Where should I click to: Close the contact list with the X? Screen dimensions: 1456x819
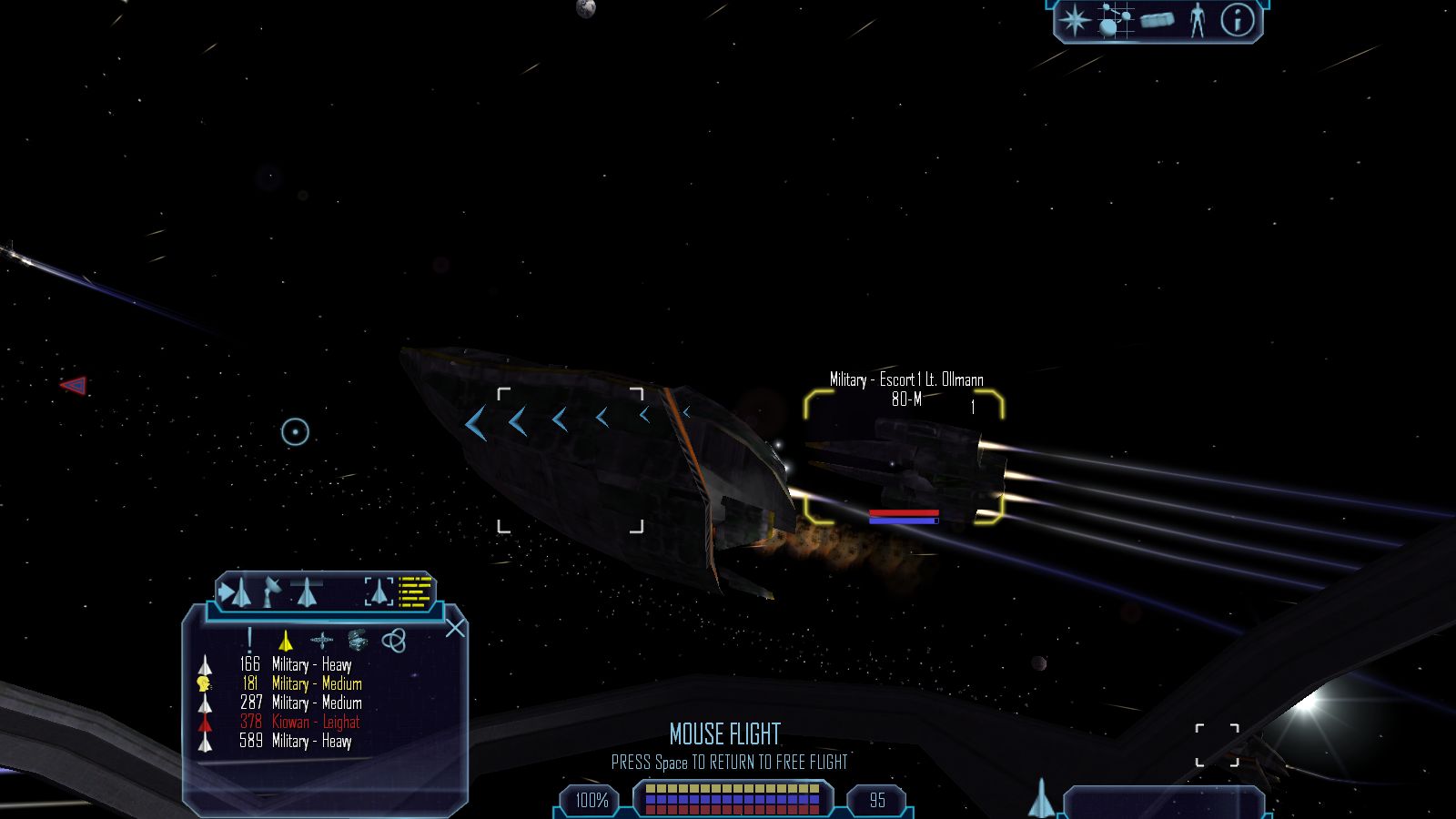(x=455, y=628)
